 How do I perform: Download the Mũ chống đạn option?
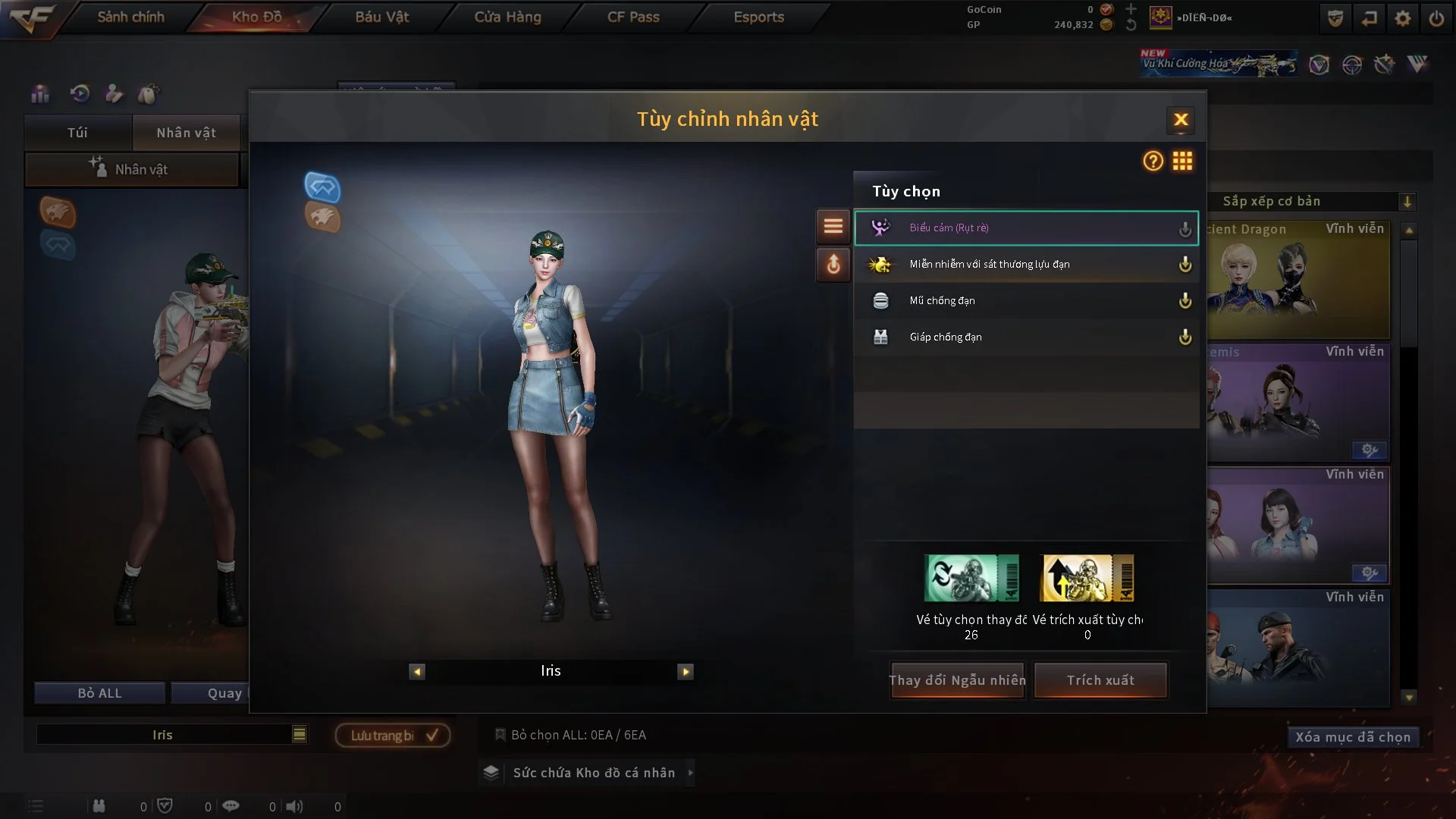point(1185,300)
